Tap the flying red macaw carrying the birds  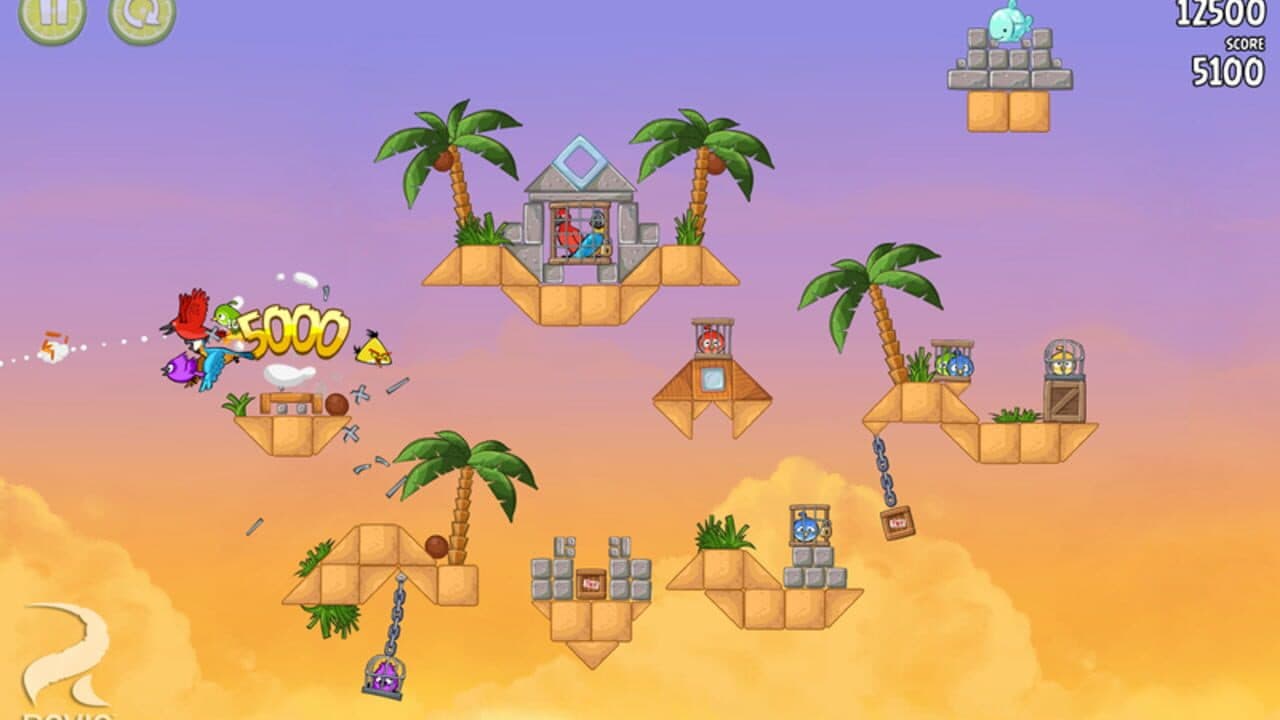click(x=190, y=320)
